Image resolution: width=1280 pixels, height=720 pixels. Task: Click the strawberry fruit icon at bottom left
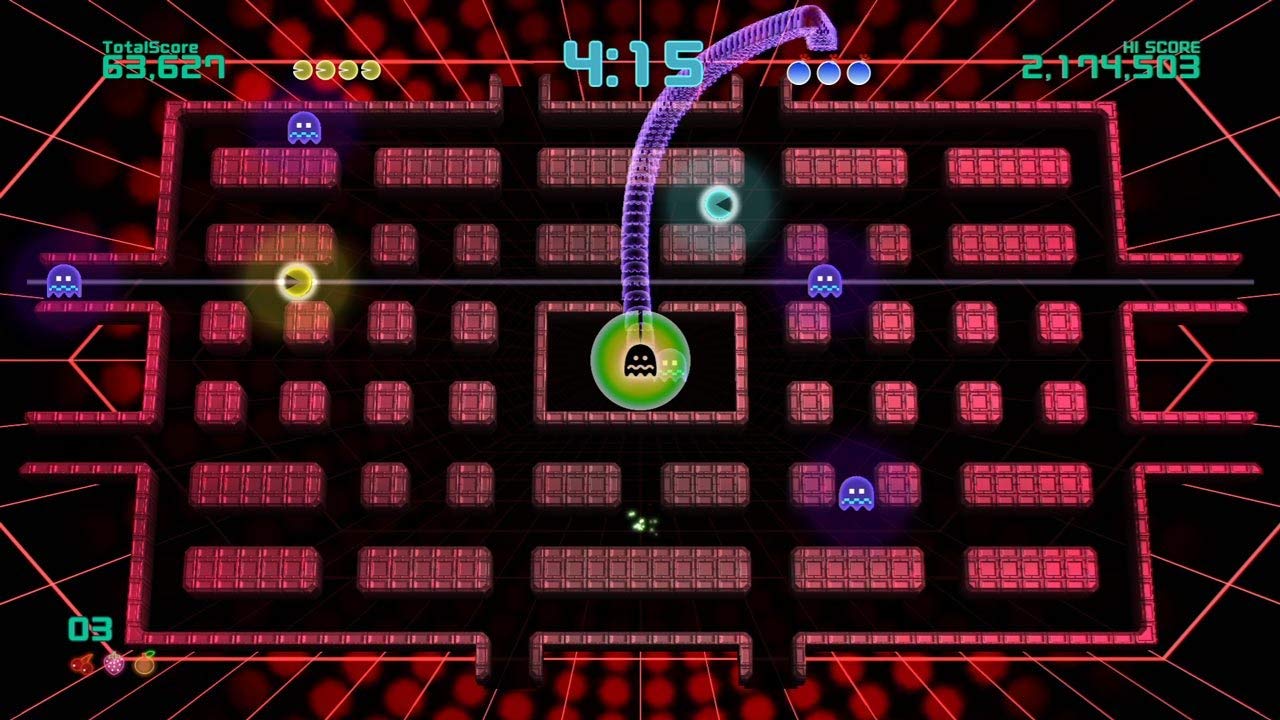pyautogui.click(x=114, y=663)
